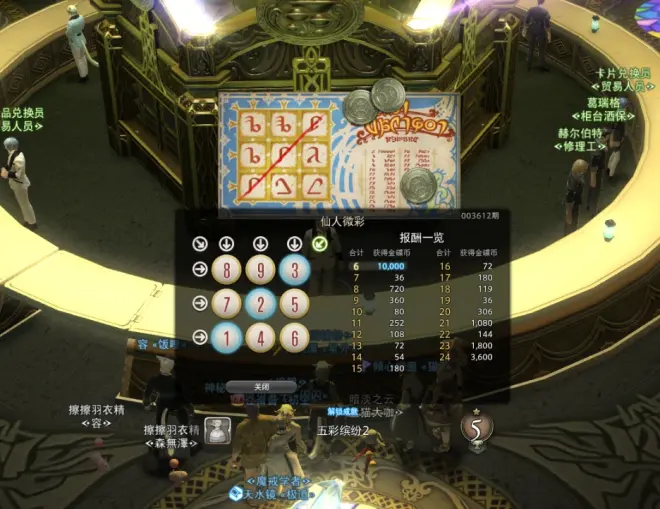660x509 pixels.
Task: Select the highlighted number 1 tile
Action: [226, 337]
